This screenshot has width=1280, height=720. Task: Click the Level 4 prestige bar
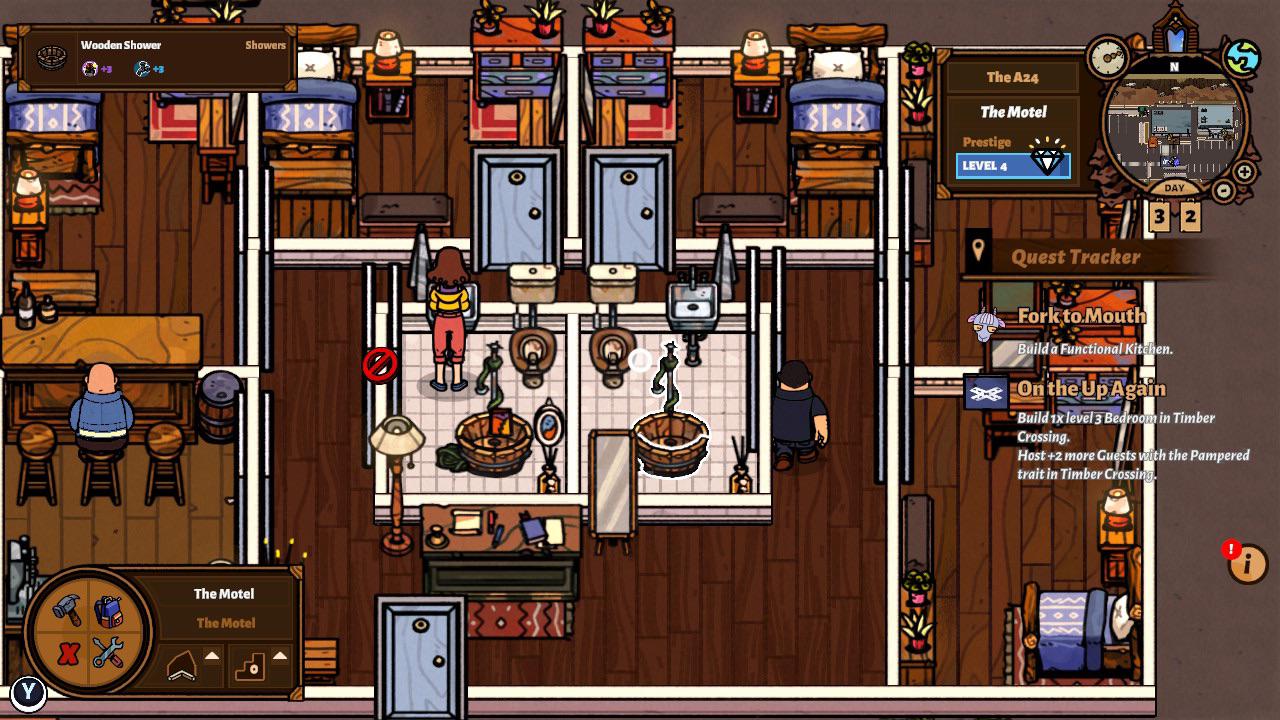pos(1013,163)
